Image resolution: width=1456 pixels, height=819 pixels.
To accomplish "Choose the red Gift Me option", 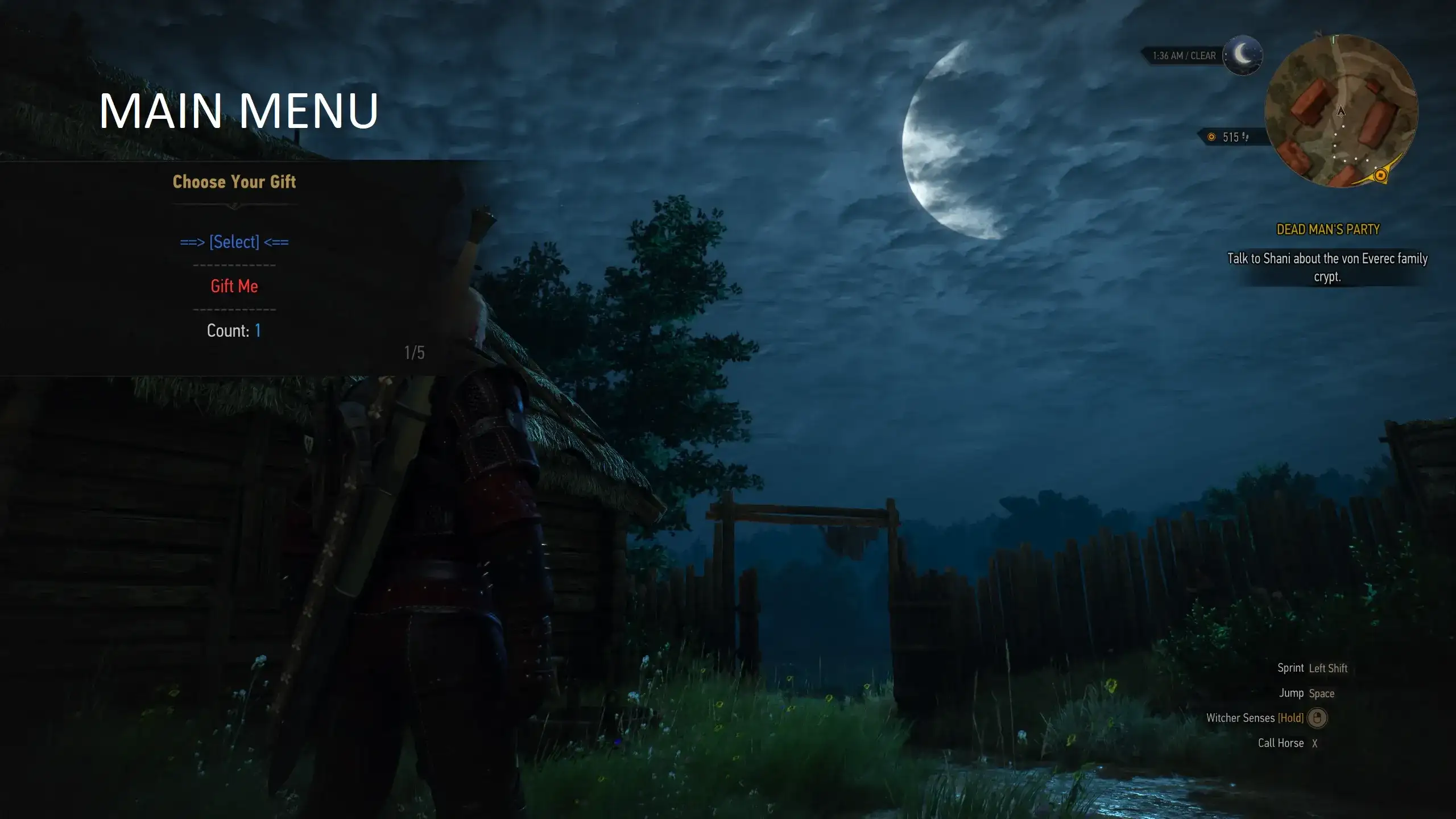I will click(x=234, y=287).
